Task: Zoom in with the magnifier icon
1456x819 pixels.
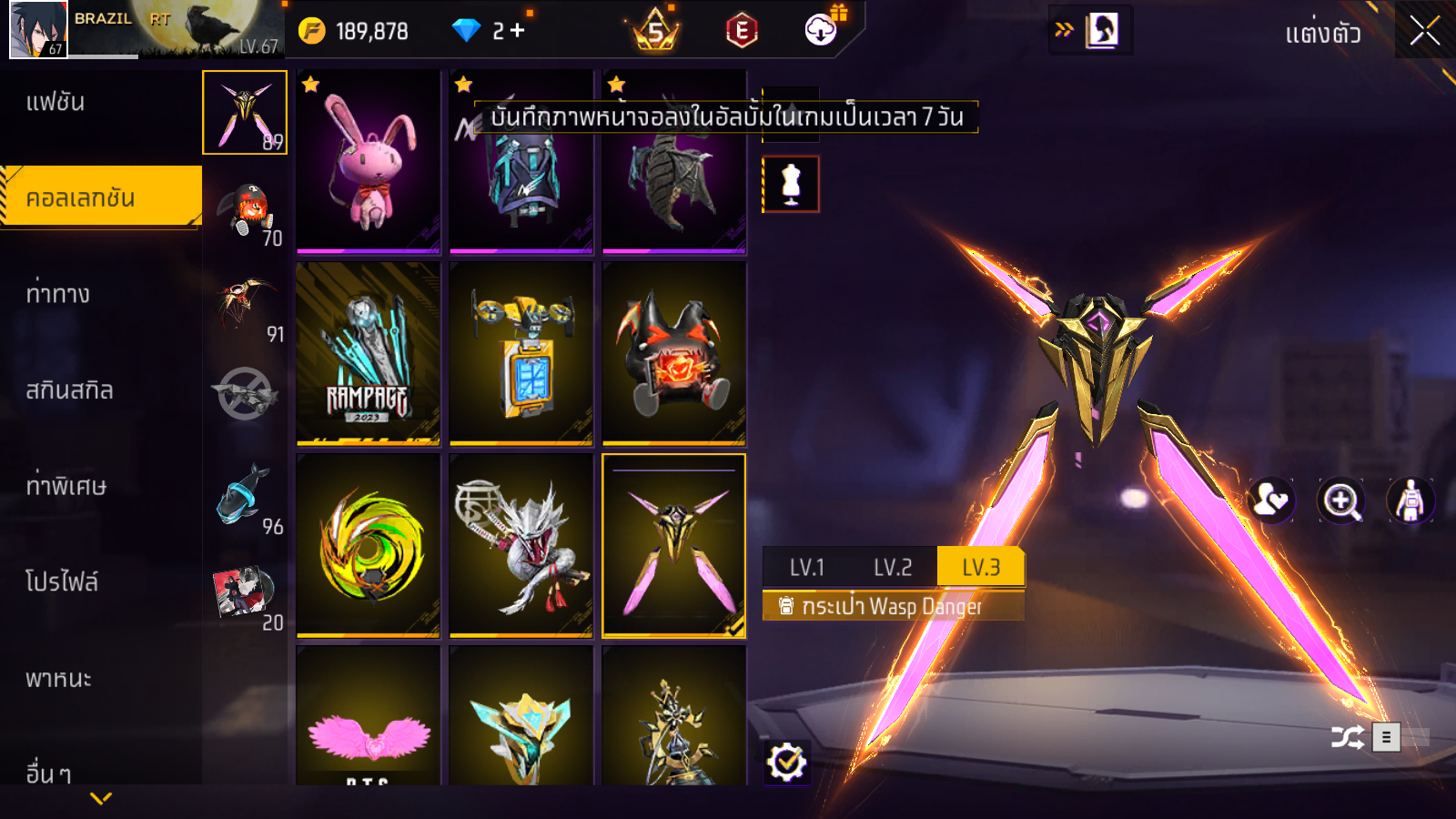Action: point(1341,500)
